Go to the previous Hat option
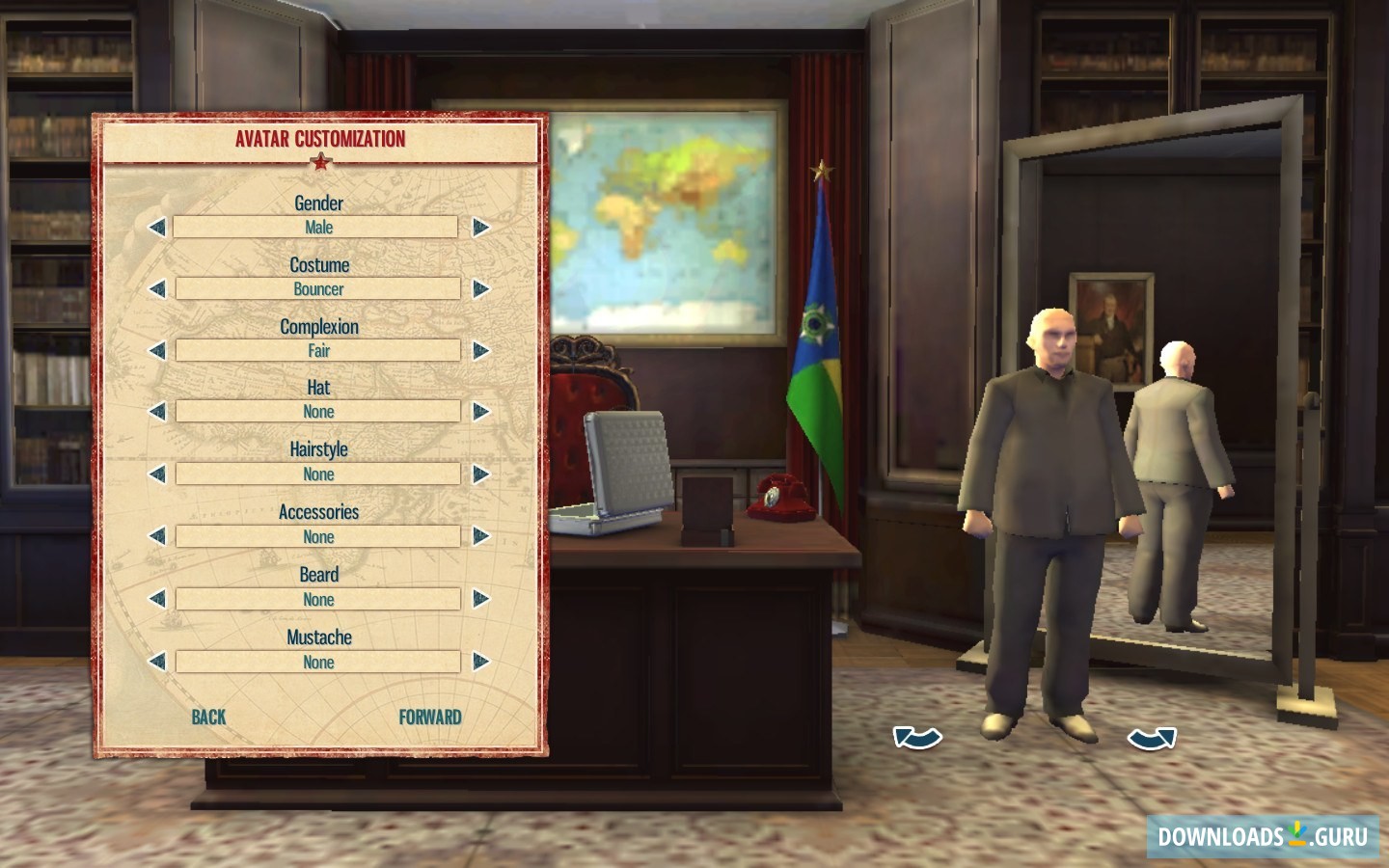The height and width of the screenshot is (868, 1389). [x=157, y=411]
